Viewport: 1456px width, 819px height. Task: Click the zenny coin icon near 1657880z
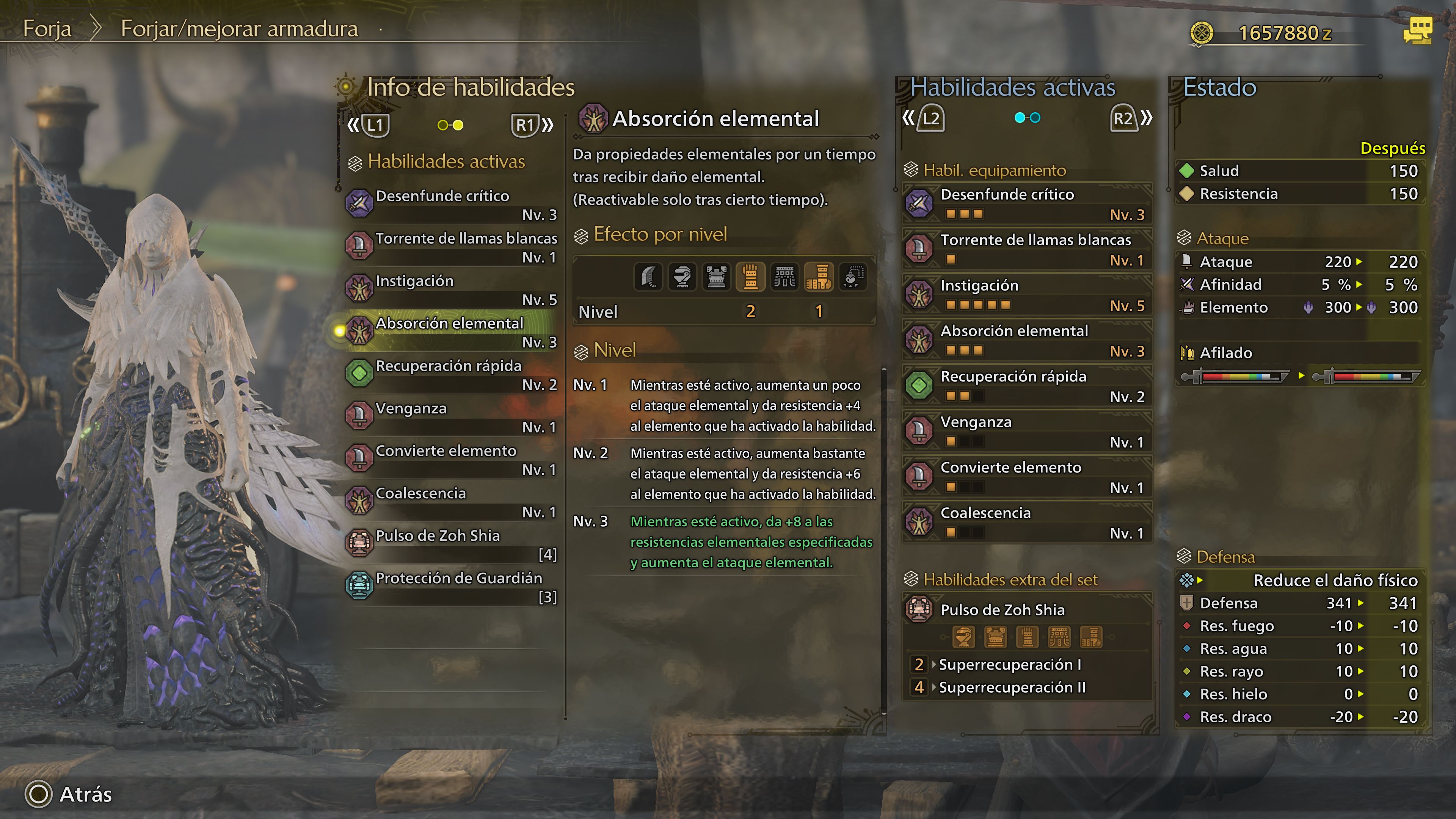(x=1203, y=33)
